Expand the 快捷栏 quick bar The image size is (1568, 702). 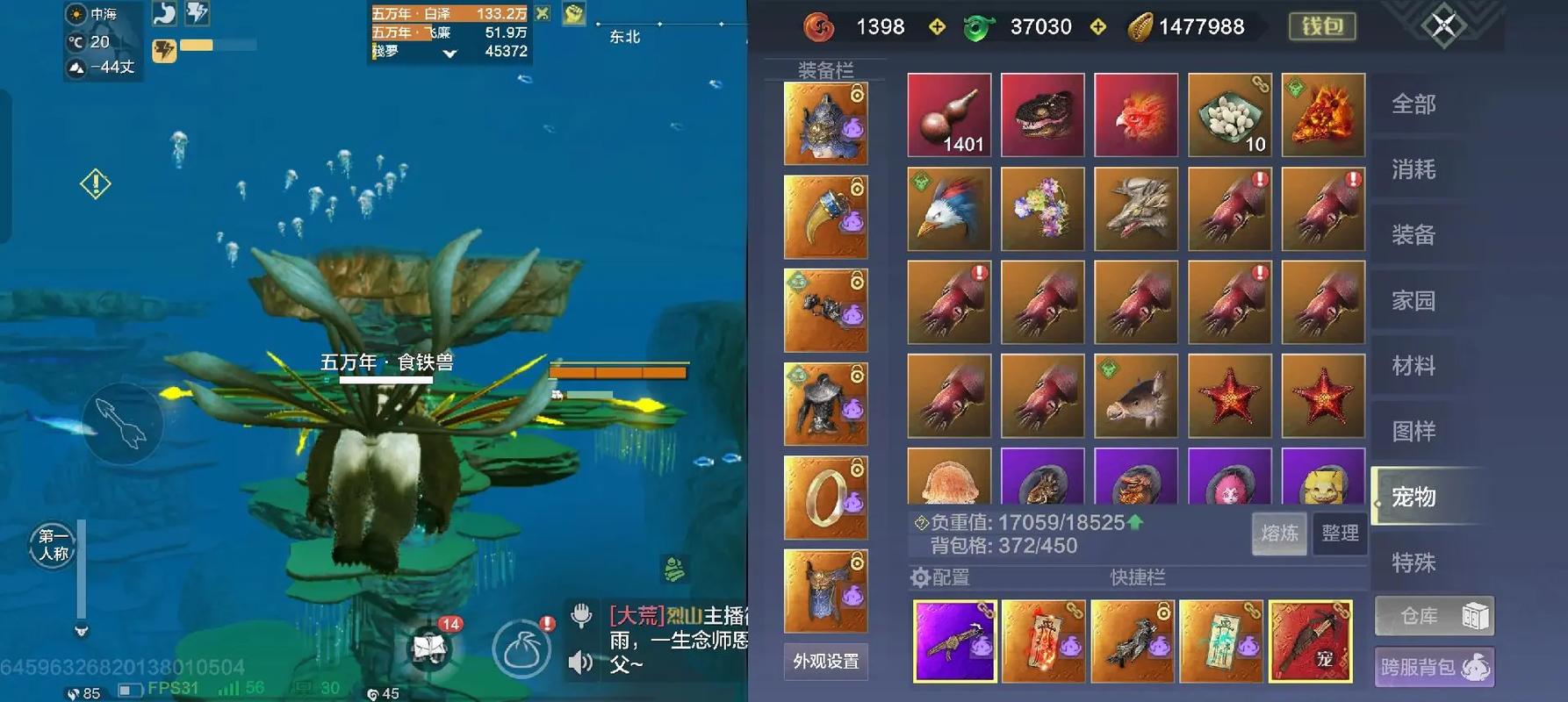tap(1138, 578)
